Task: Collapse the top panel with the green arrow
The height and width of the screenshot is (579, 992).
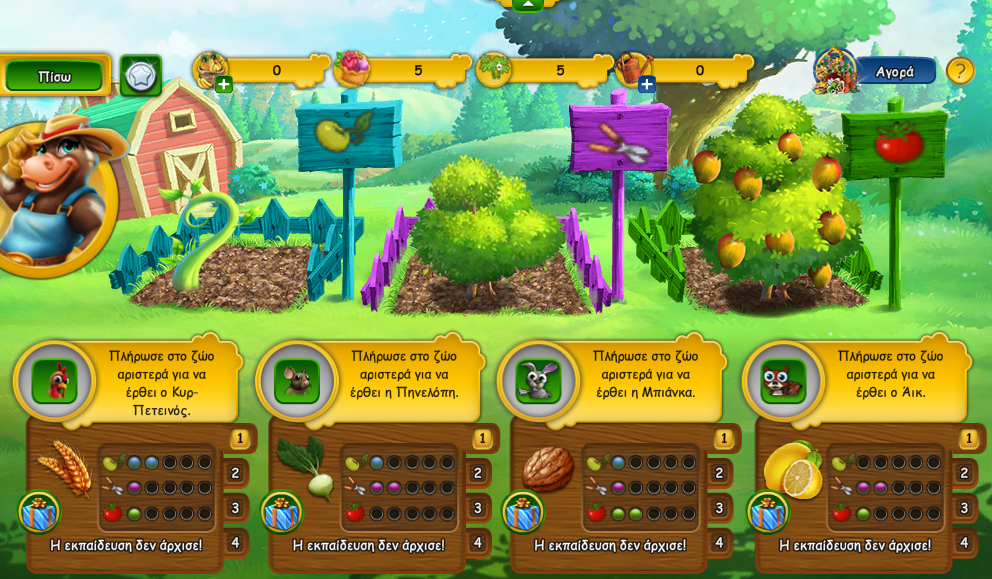Action: tap(527, 4)
